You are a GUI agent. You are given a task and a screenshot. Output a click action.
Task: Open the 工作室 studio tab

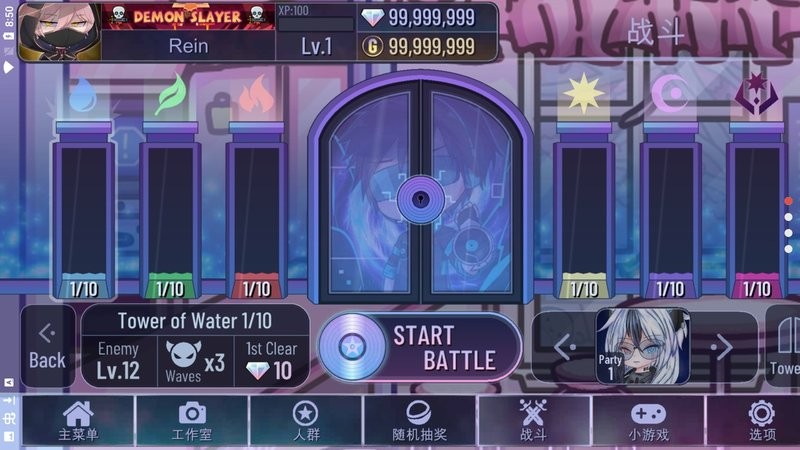pos(192,421)
